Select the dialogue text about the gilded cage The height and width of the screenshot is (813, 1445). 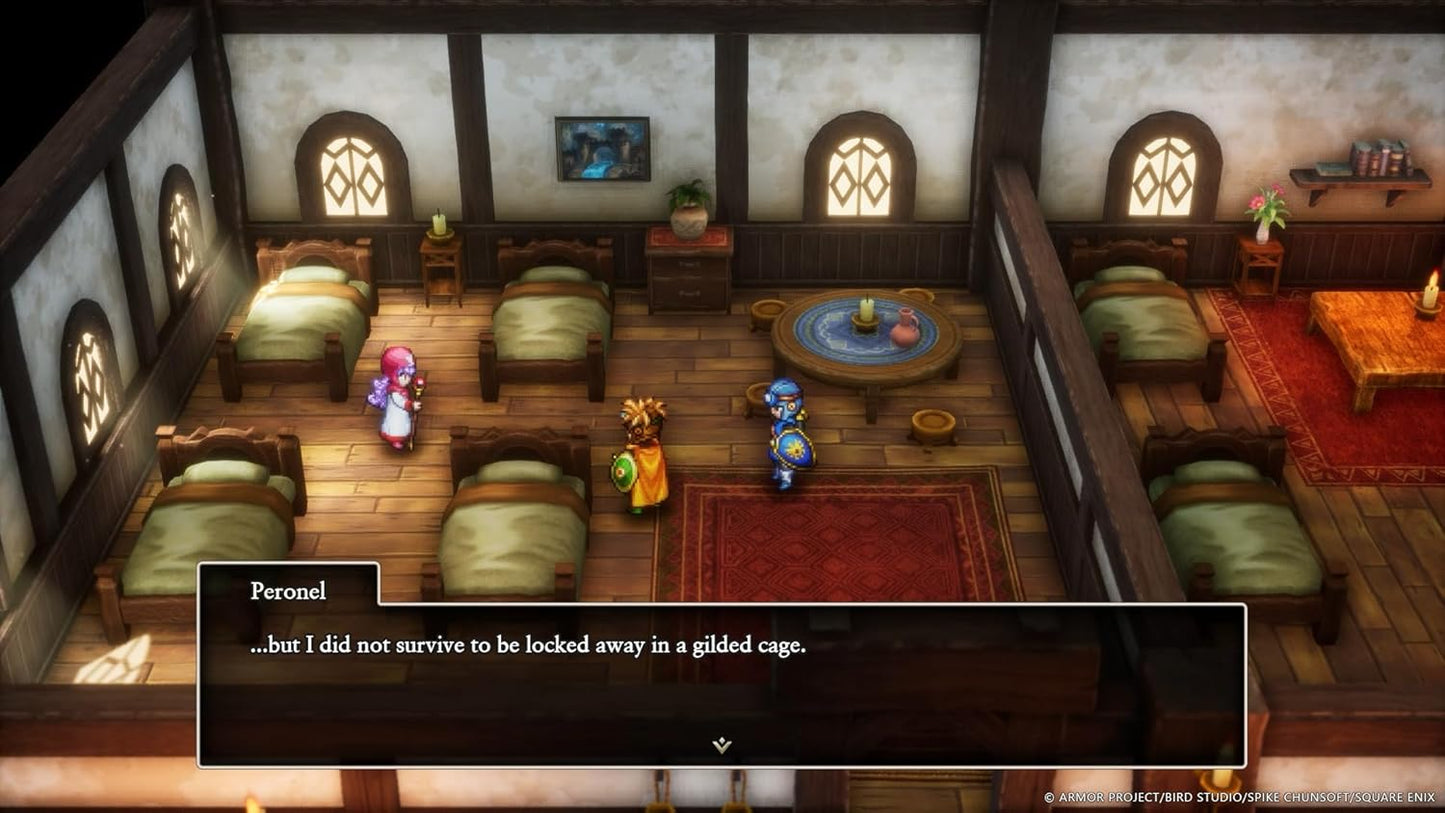[x=522, y=646]
